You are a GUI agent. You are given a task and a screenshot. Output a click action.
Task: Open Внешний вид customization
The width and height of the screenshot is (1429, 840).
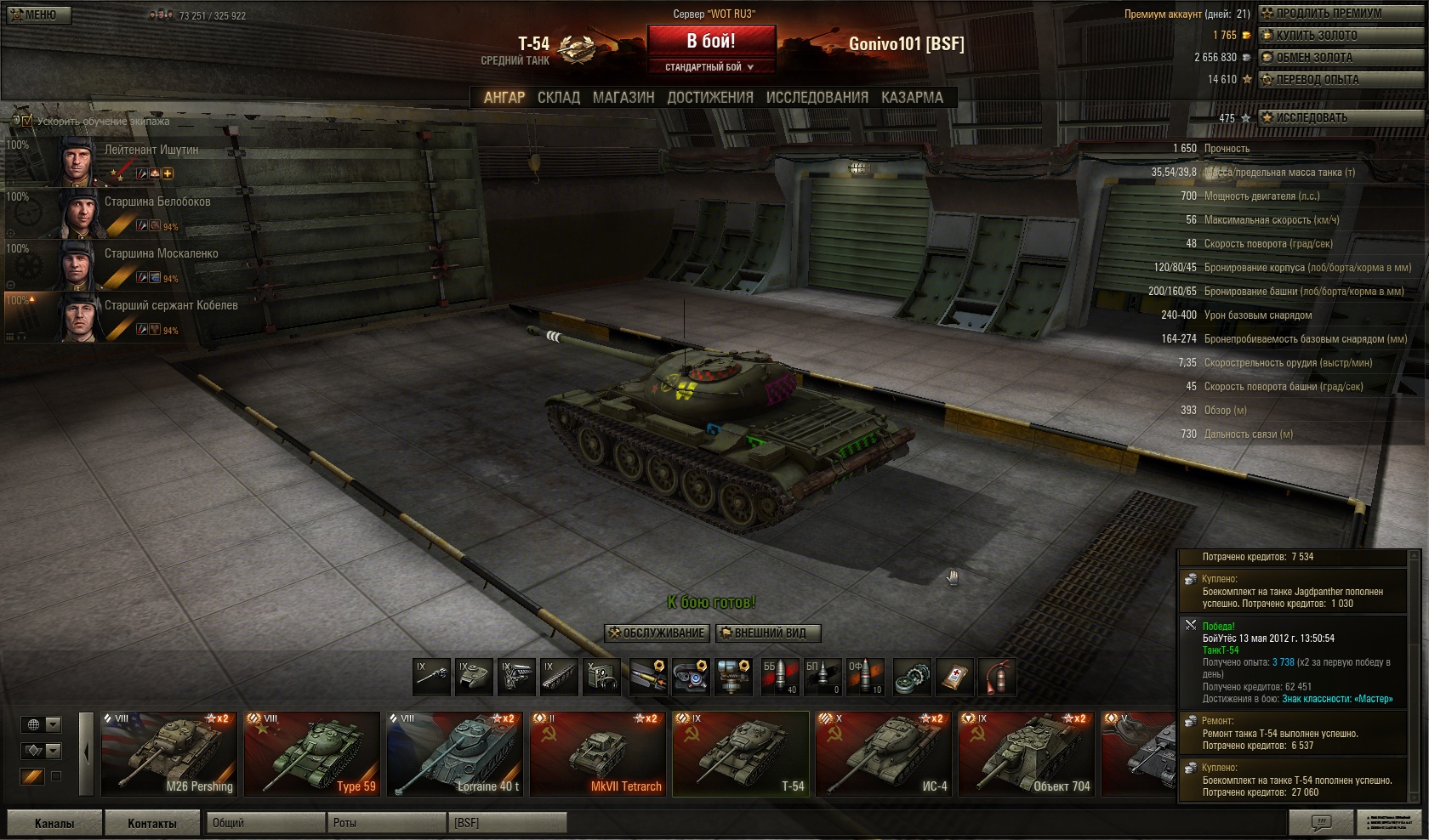[769, 633]
